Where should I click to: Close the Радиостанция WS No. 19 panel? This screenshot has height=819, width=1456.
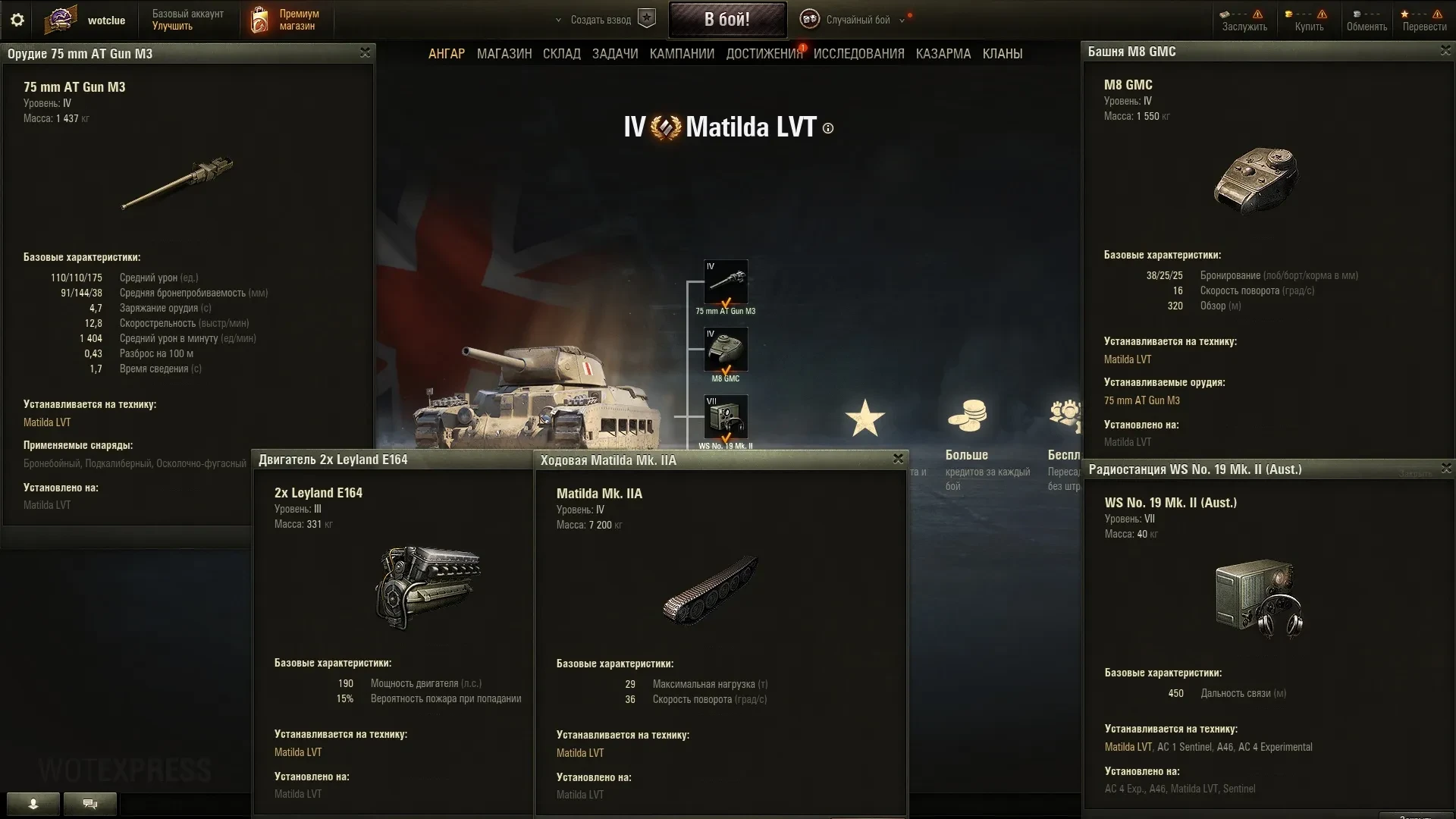click(x=1445, y=468)
